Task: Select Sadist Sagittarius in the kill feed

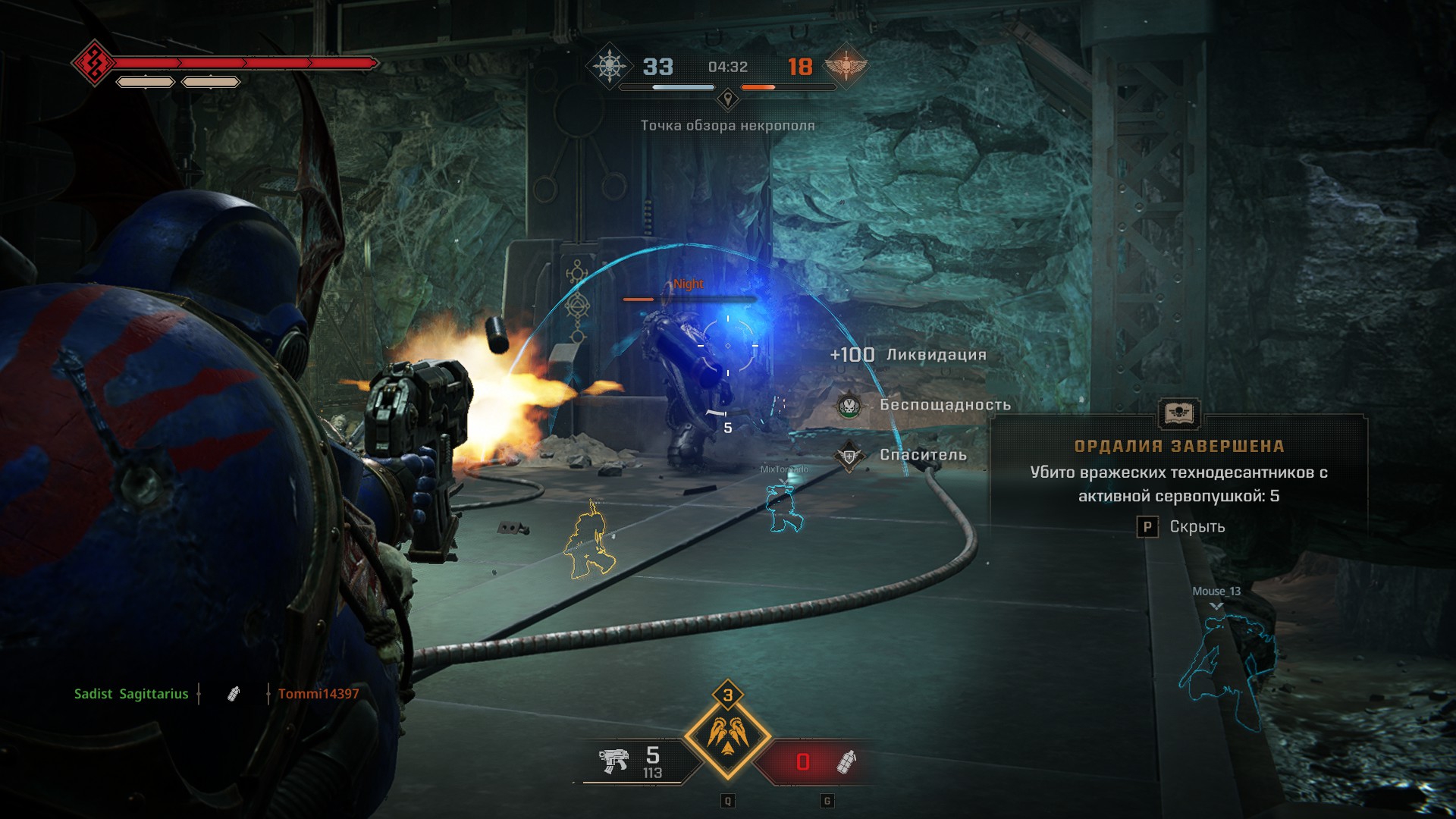Action: (131, 694)
